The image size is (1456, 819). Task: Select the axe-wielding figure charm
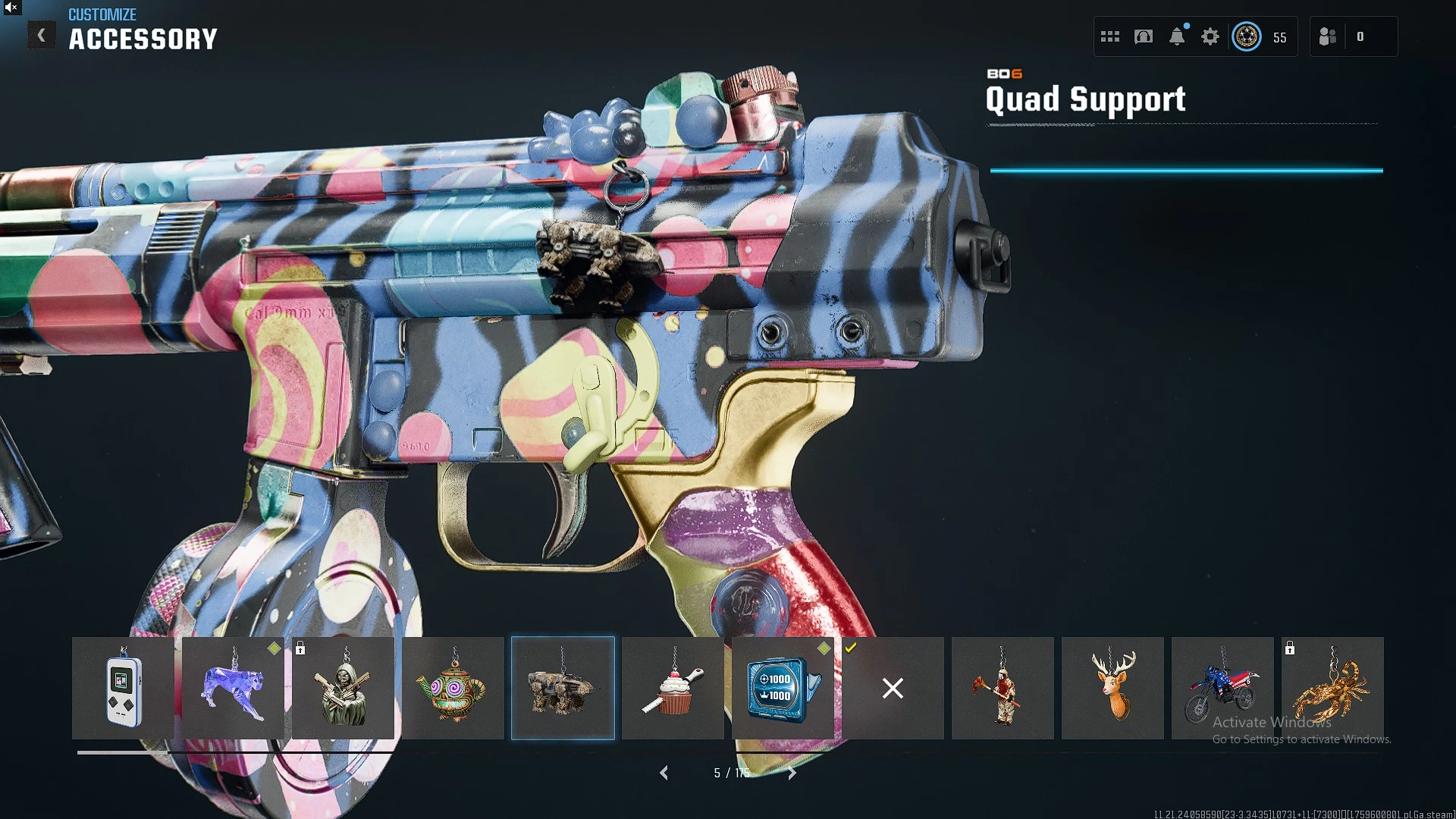pos(1003,688)
